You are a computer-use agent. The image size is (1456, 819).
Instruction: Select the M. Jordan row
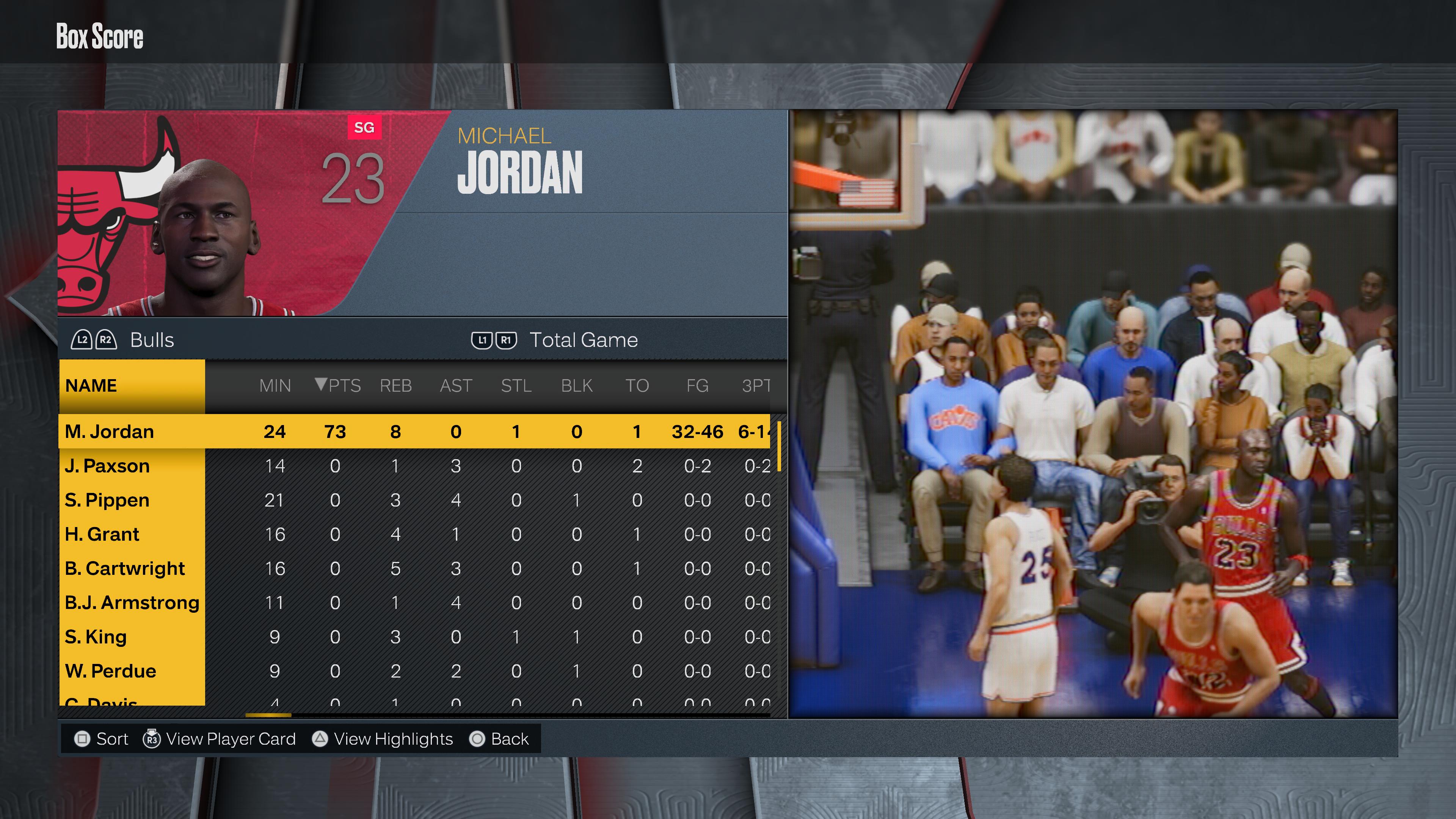(110, 431)
